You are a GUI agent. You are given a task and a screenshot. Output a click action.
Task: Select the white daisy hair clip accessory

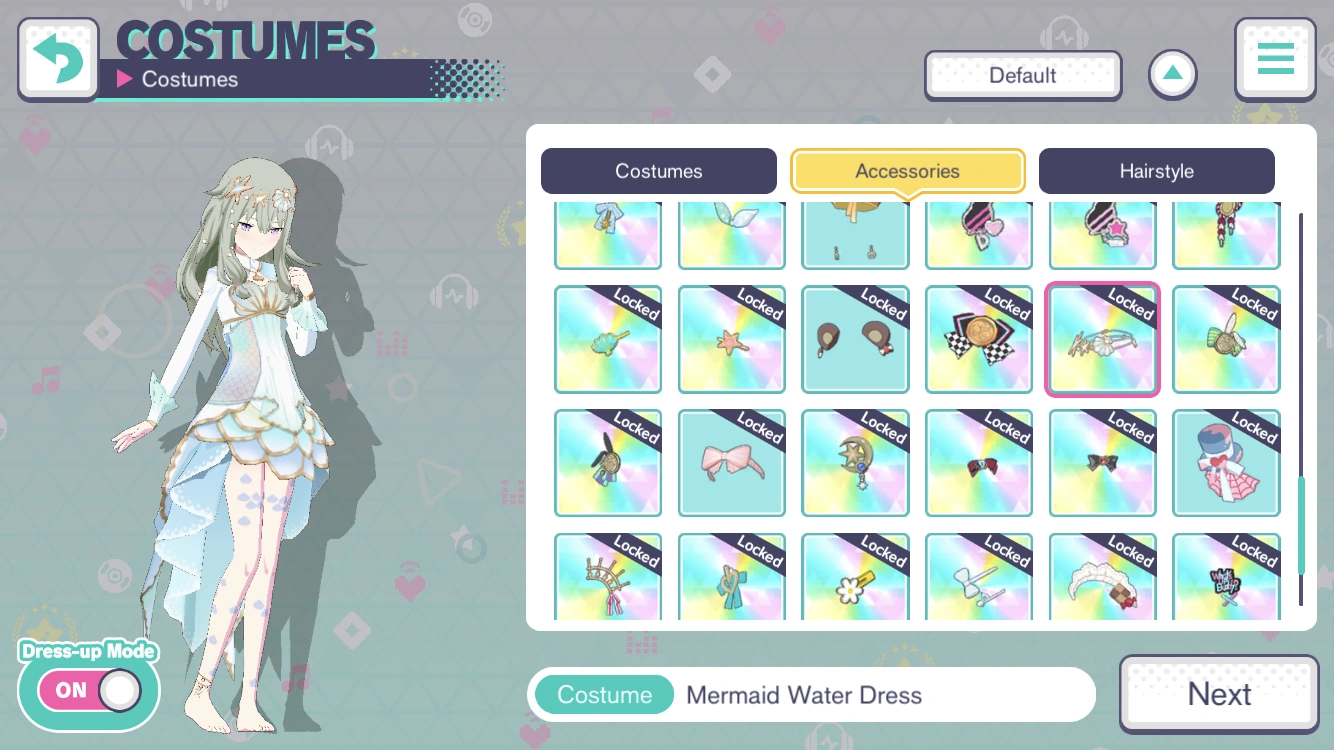(x=856, y=580)
